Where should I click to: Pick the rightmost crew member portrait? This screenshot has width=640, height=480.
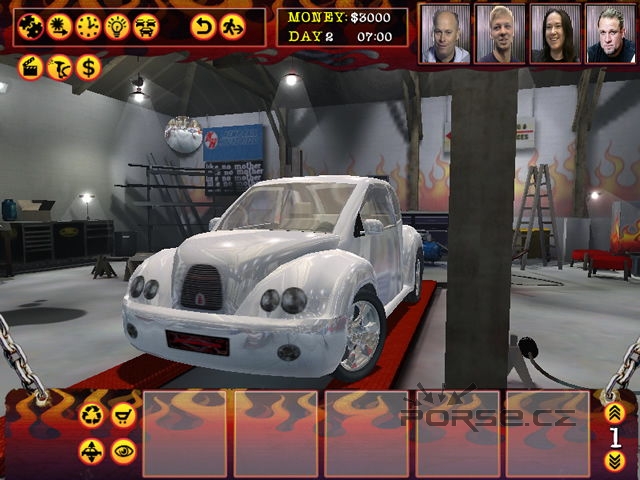click(x=609, y=34)
